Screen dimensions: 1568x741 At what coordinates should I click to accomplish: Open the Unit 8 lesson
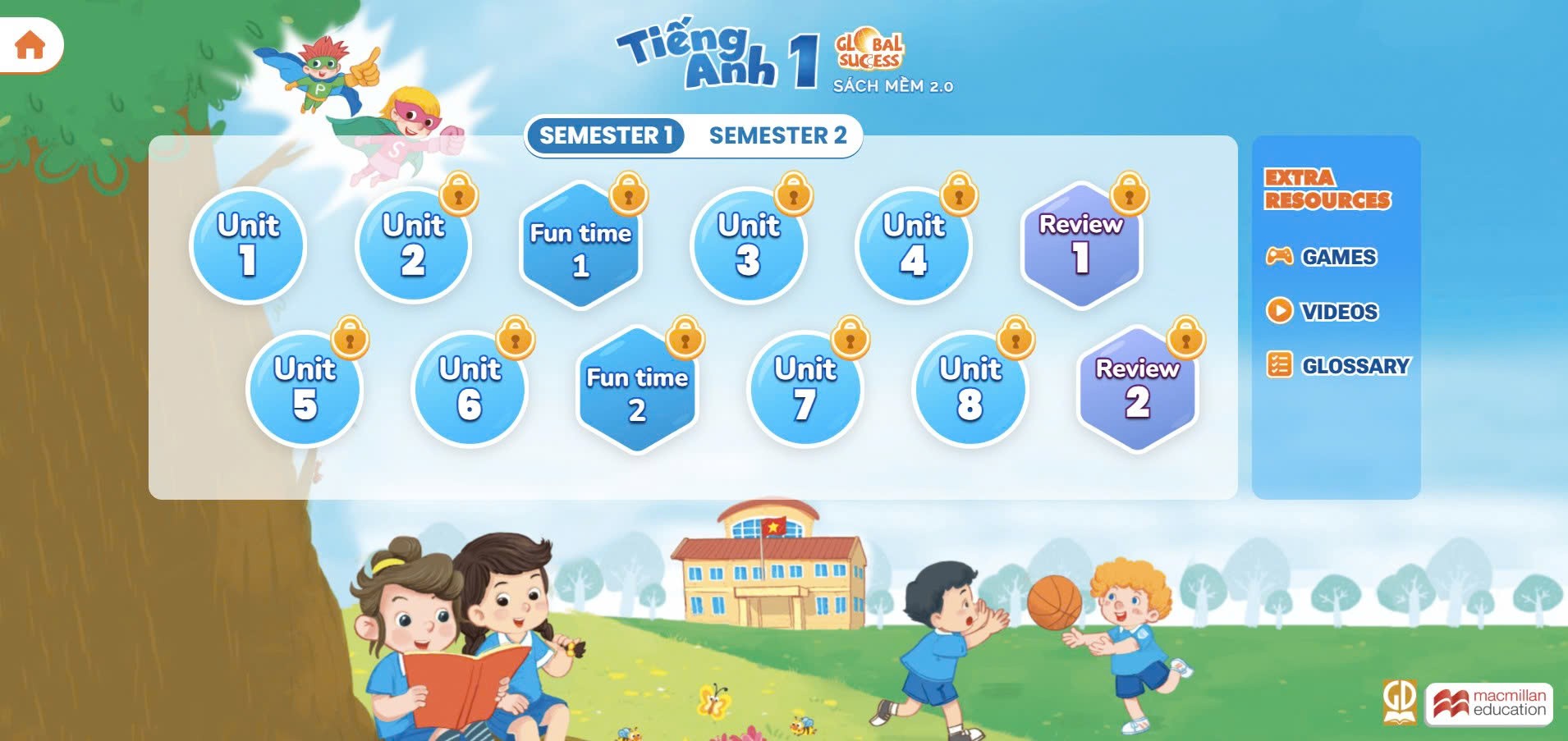coord(970,389)
